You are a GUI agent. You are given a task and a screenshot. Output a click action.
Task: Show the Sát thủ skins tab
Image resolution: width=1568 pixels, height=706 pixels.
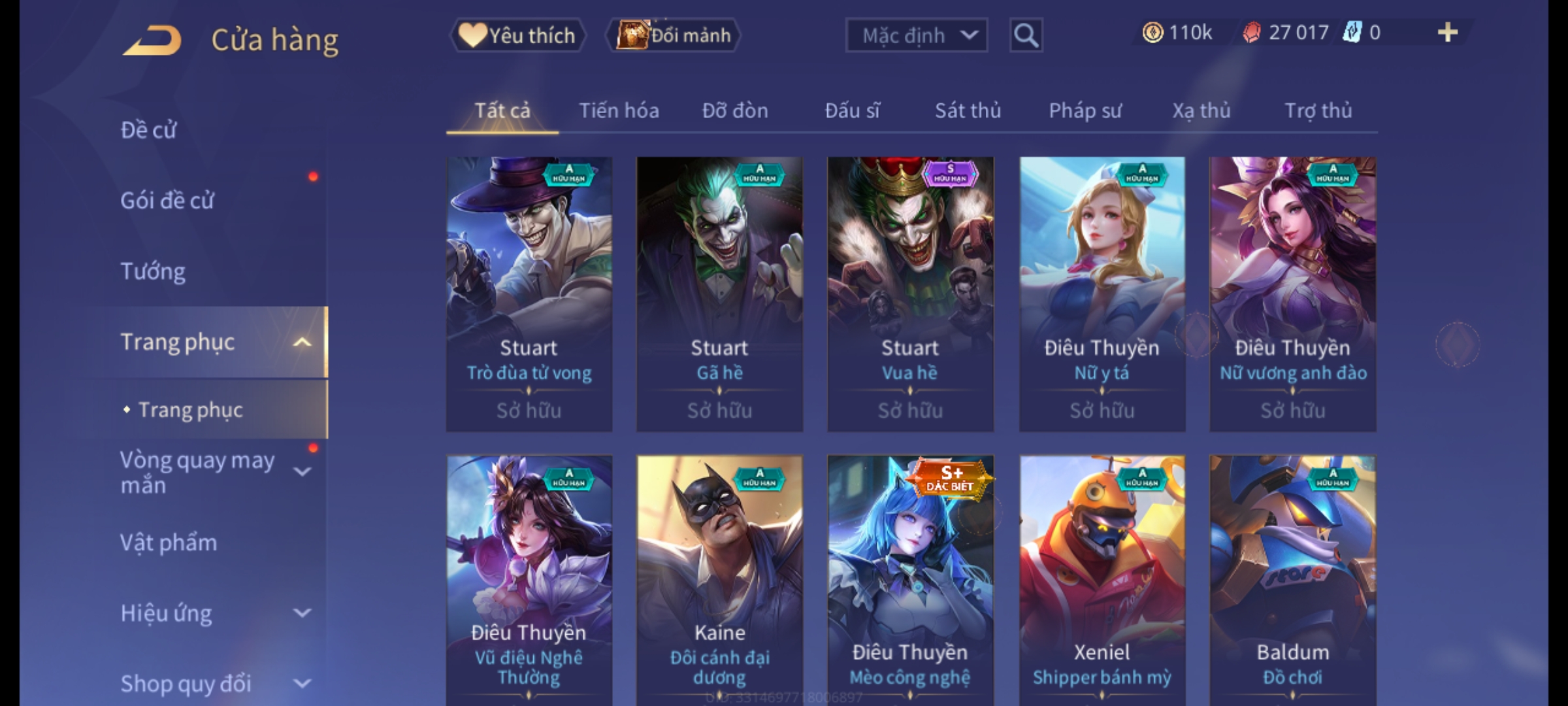968,110
